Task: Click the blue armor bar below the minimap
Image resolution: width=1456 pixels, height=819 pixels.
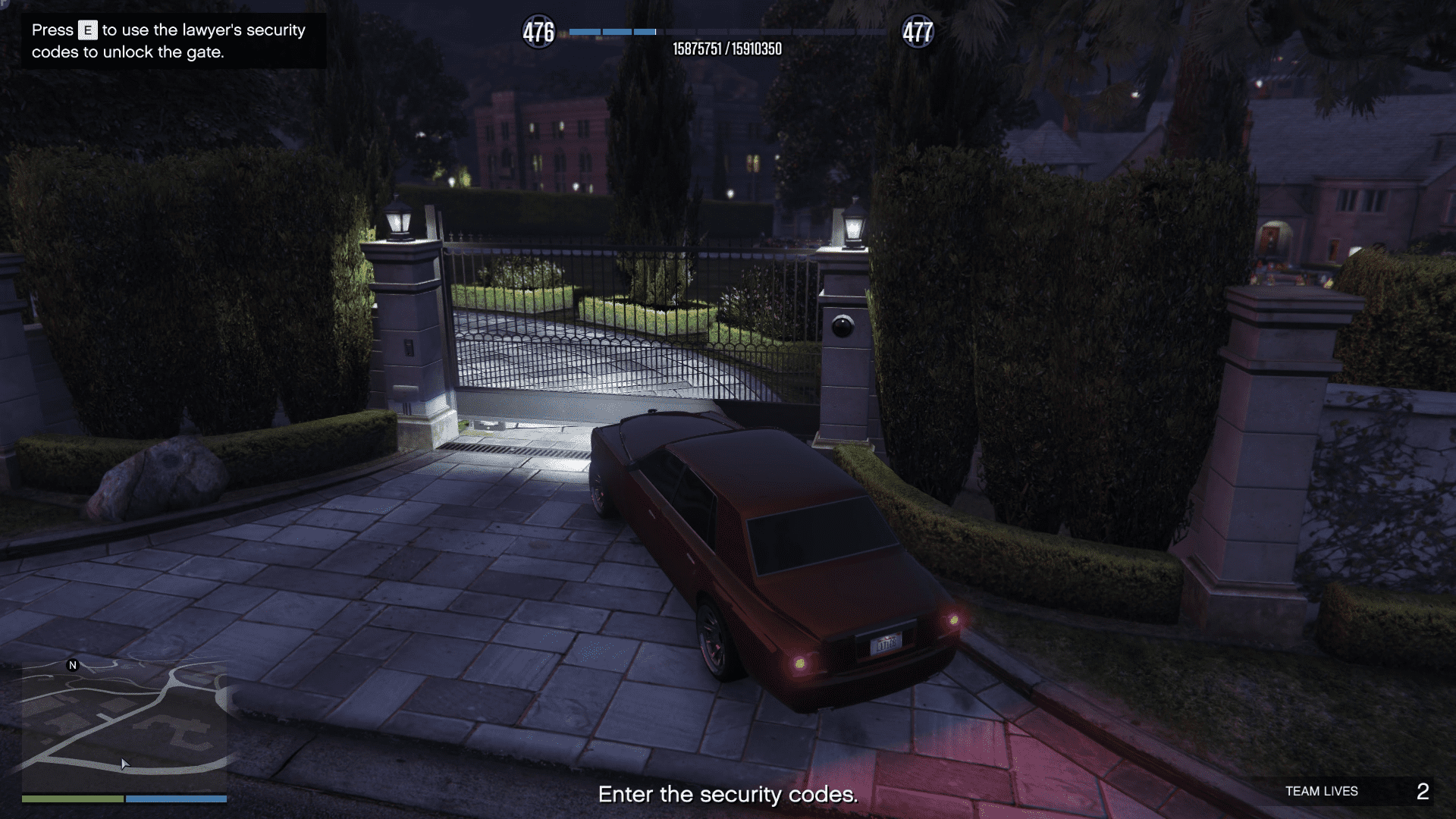Action: click(x=174, y=799)
